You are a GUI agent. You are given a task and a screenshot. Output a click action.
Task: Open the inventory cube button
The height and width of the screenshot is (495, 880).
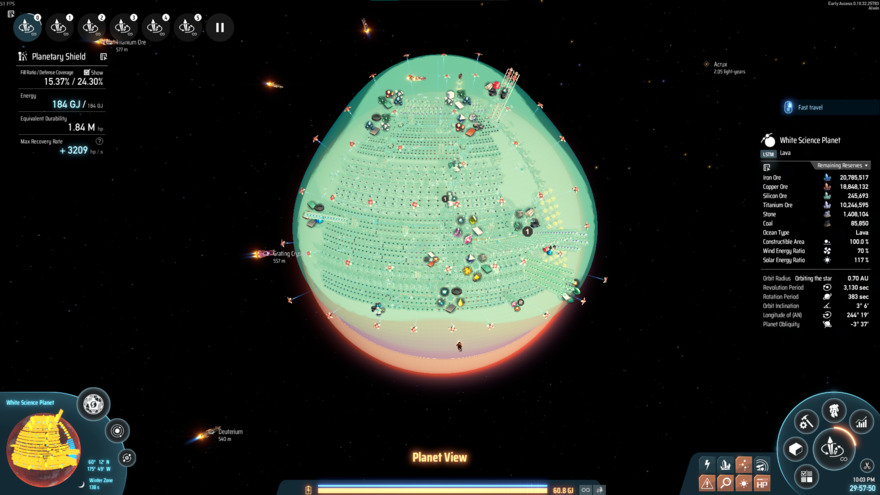[796, 449]
